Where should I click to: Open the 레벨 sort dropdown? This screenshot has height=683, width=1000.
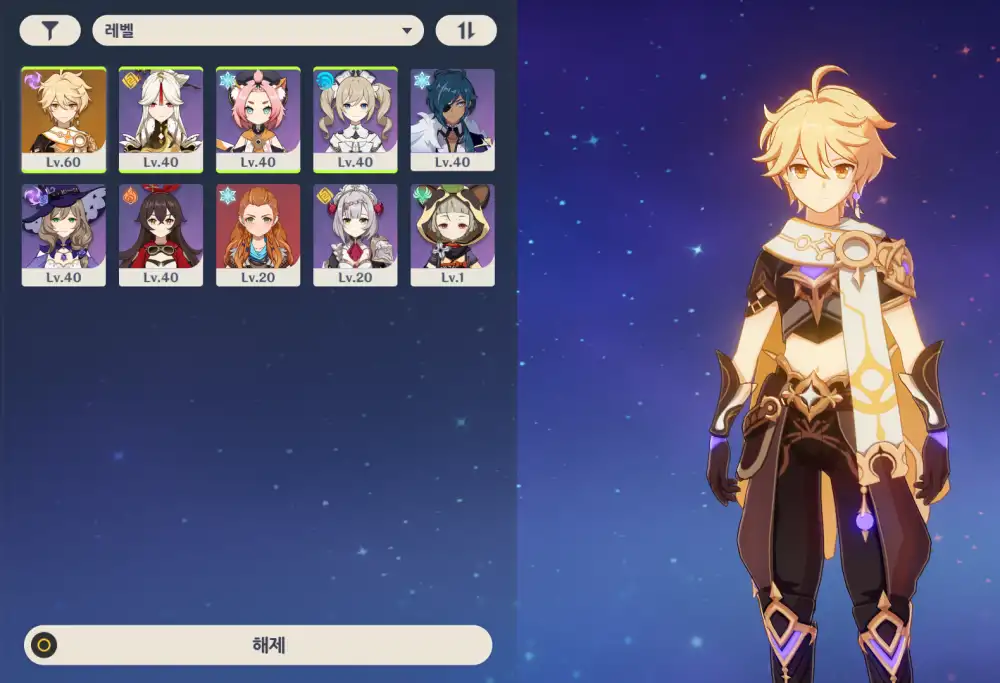pos(257,31)
